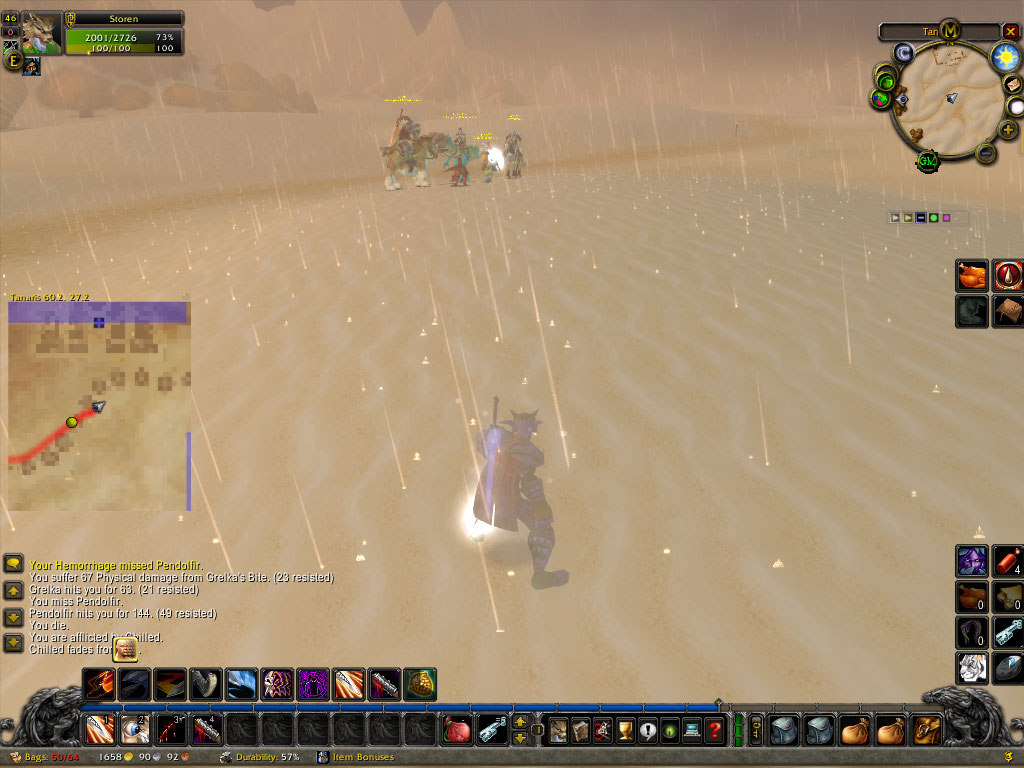Click the spiral coordinates map overlay
The image size is (1024, 768).
click(98, 406)
